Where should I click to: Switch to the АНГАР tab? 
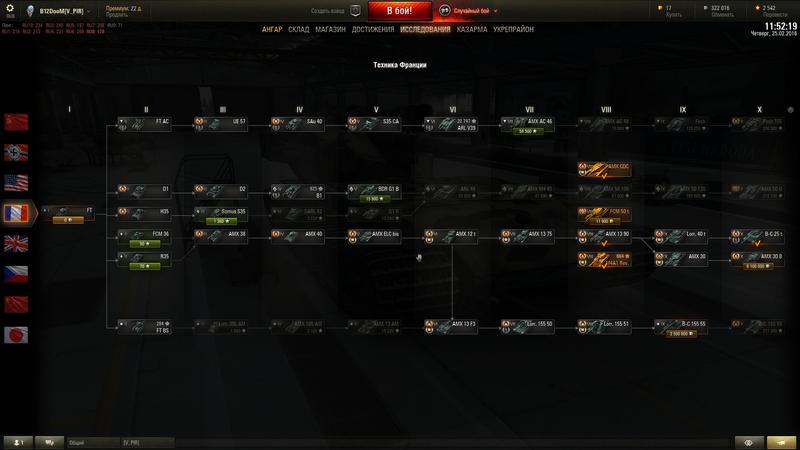coord(272,30)
